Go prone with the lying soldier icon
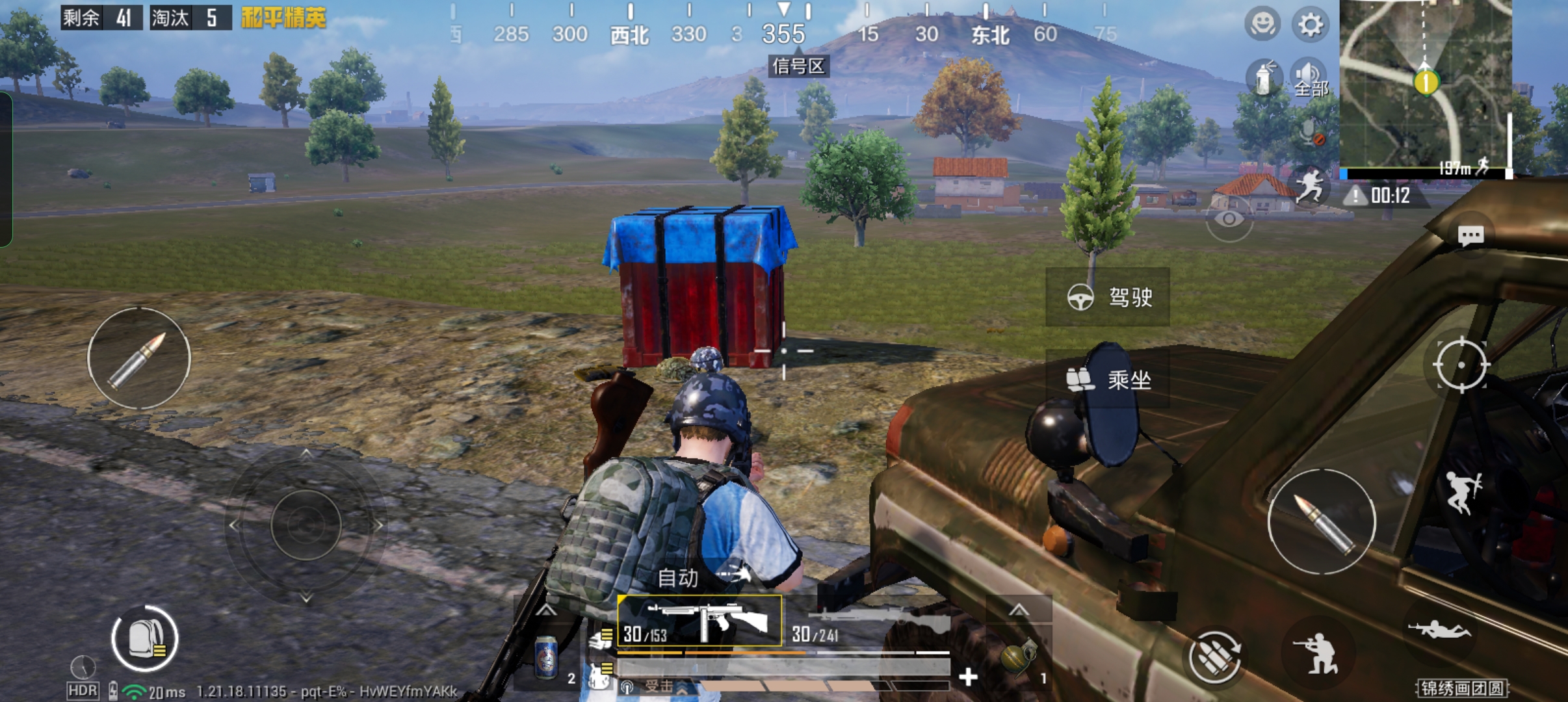 (1438, 629)
